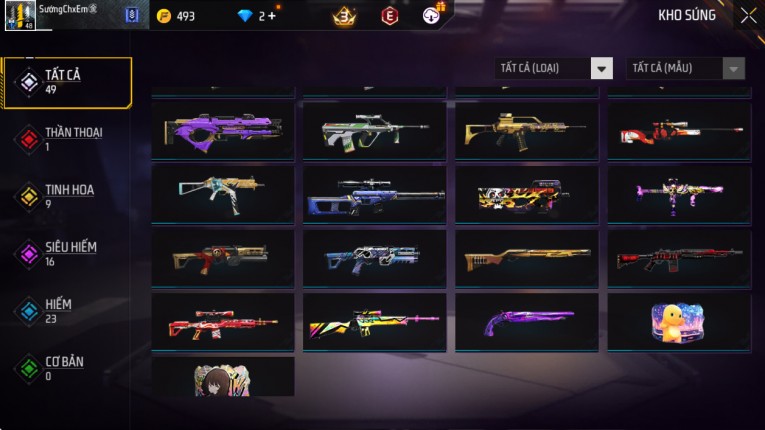Choose the Cơ Bản category
This screenshot has height=430, width=765.
coord(67,367)
